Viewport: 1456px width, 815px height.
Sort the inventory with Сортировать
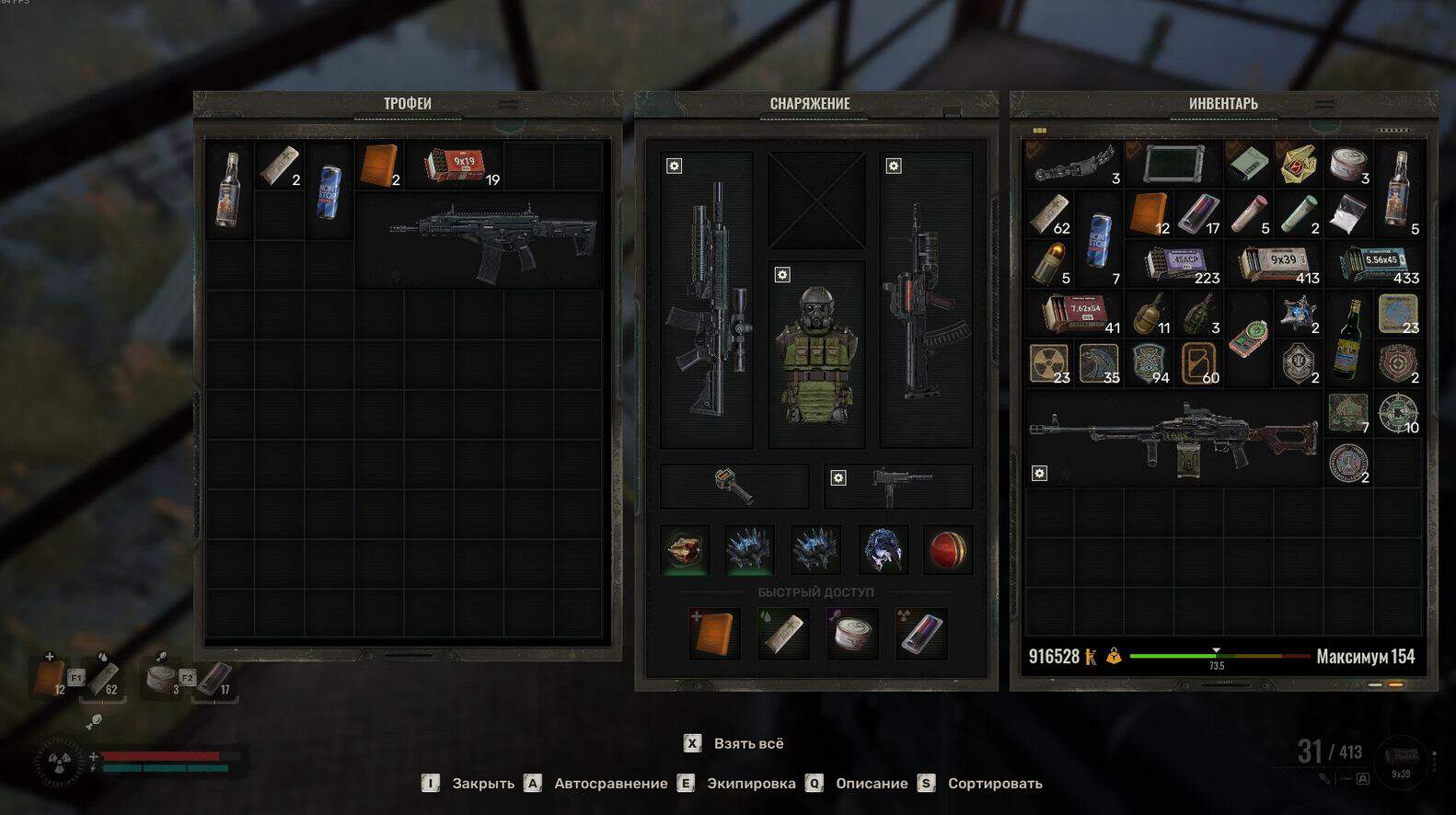[994, 784]
